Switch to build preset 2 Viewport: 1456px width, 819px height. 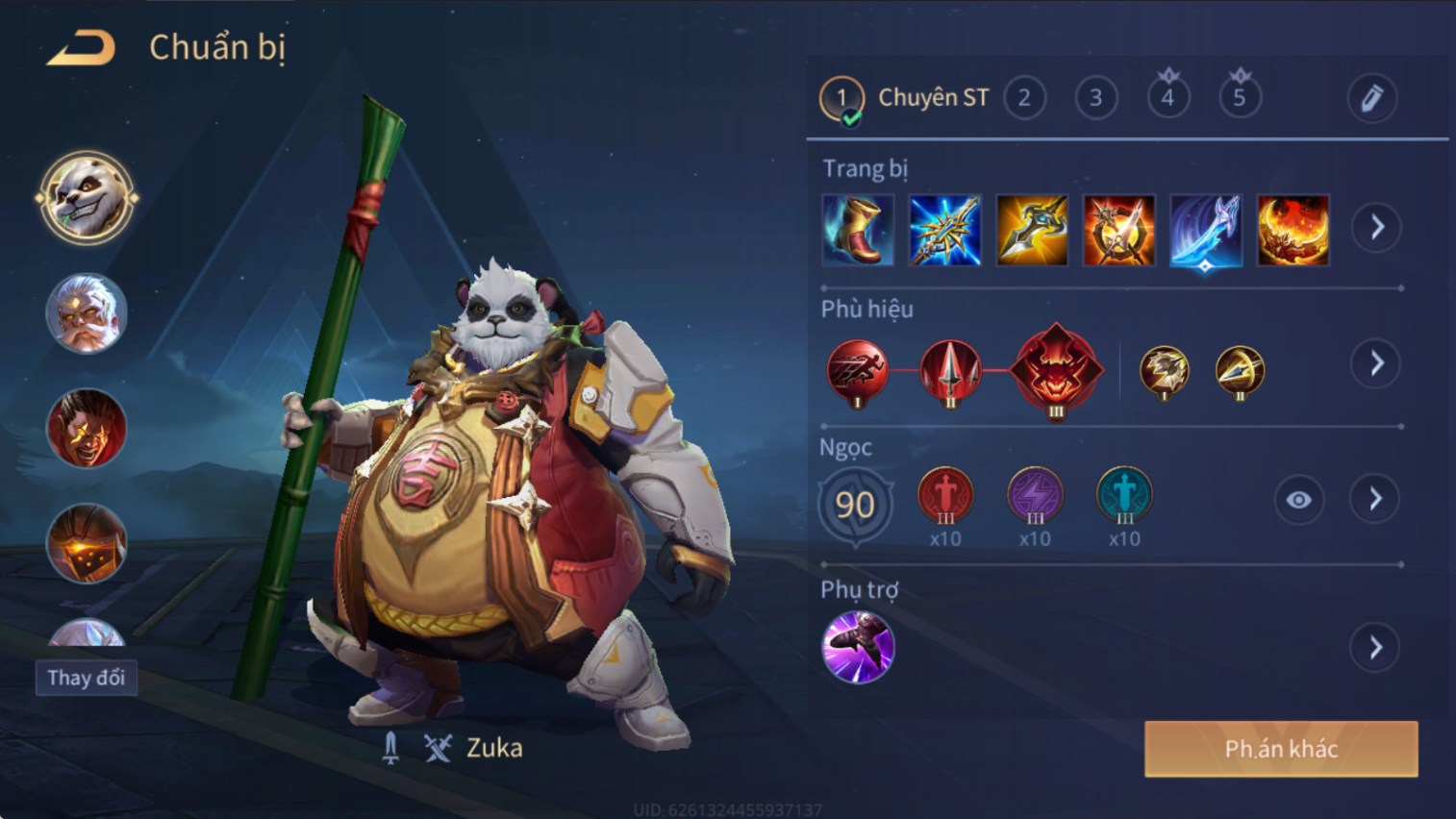(x=1024, y=98)
